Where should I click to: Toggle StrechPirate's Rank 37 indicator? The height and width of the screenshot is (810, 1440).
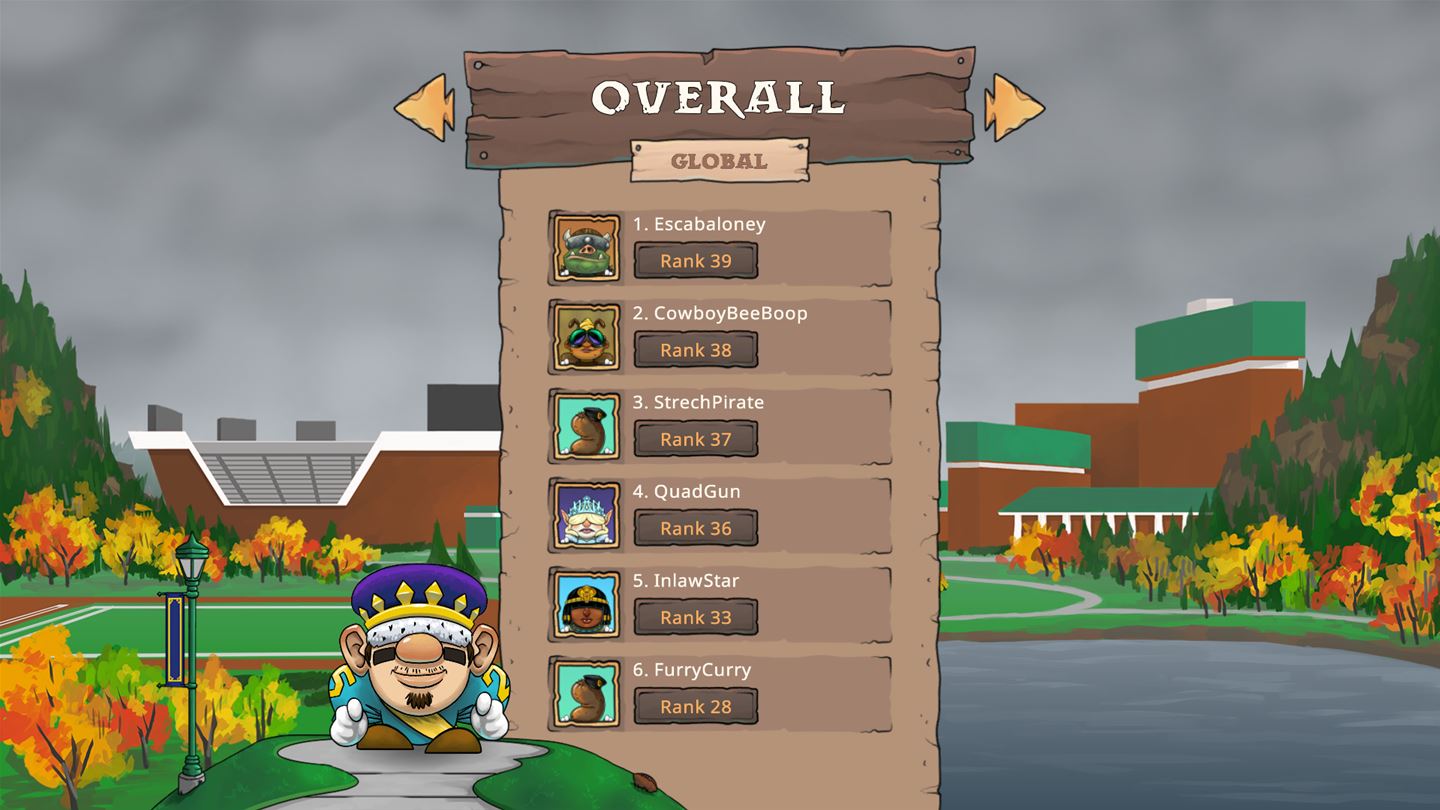(x=696, y=438)
